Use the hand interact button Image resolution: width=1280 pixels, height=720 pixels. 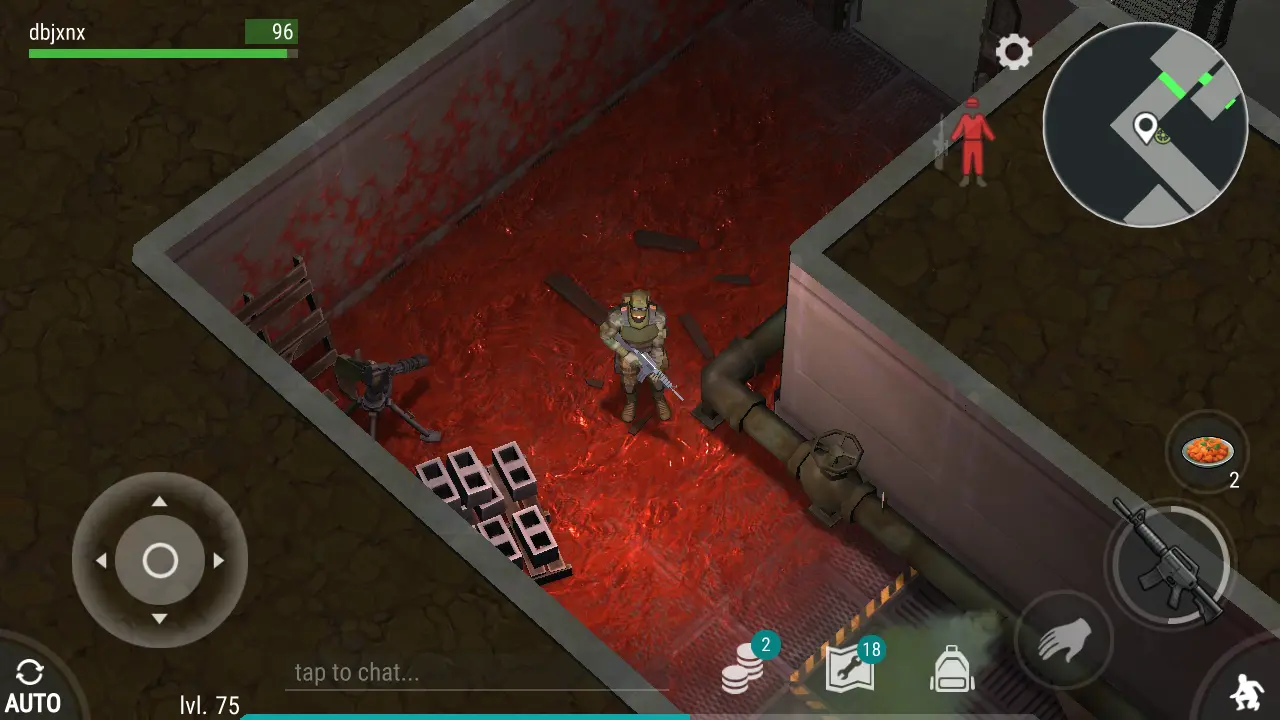pyautogui.click(x=1061, y=639)
